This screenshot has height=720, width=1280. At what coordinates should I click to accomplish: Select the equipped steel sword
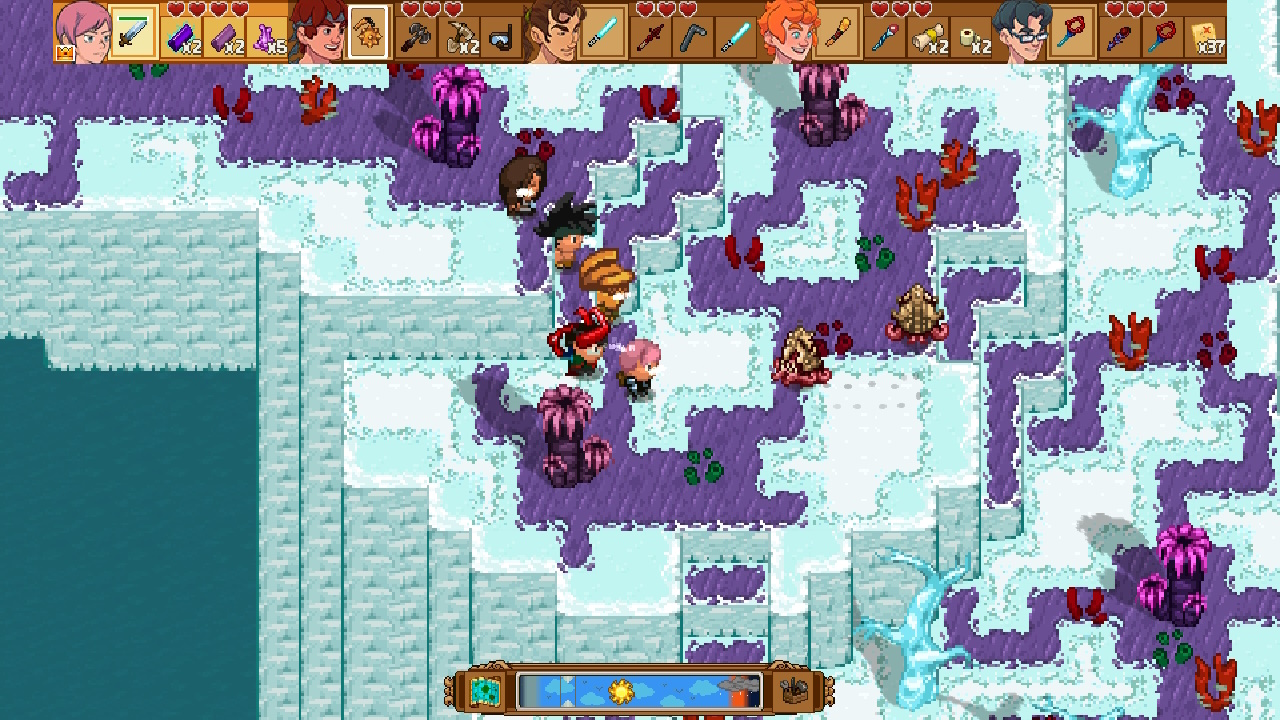pyautogui.click(x=132, y=35)
